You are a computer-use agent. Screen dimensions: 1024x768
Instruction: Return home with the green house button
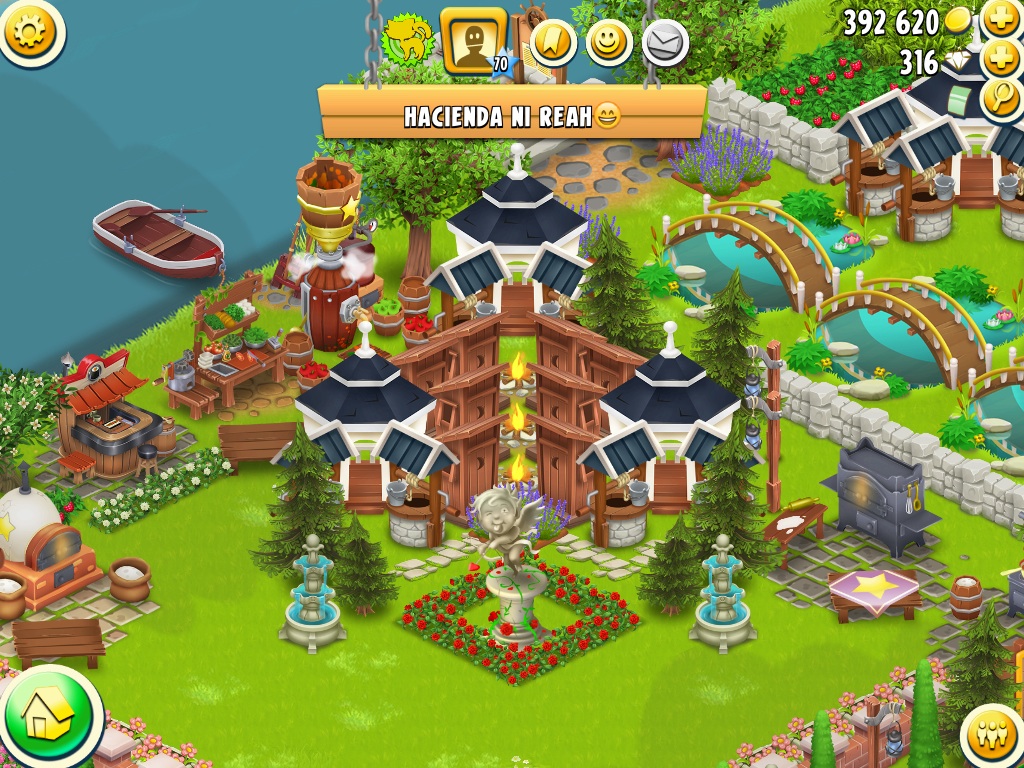pos(47,715)
